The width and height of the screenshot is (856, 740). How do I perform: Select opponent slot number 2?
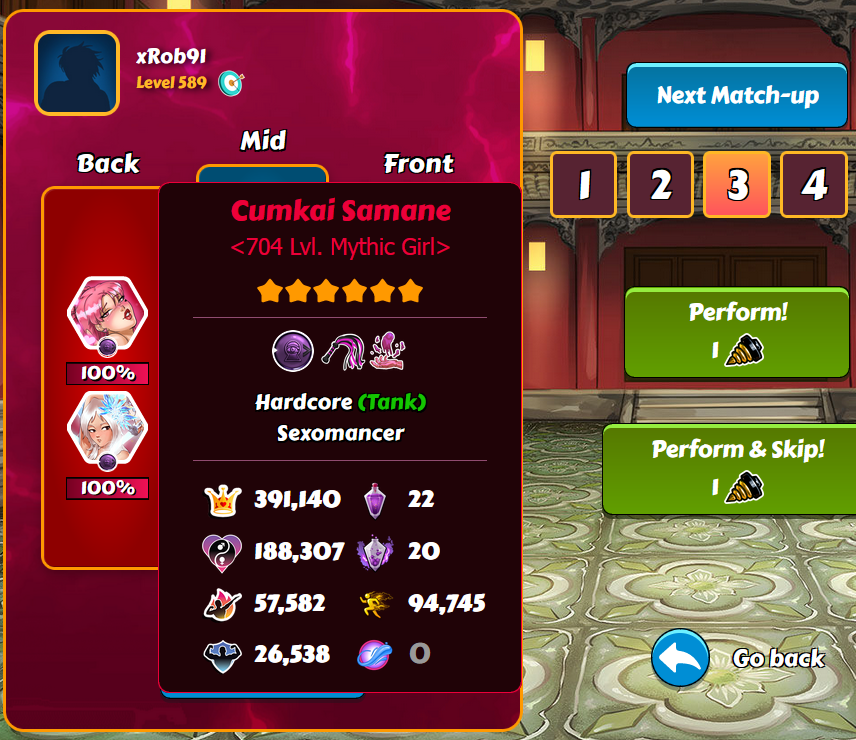[x=660, y=185]
